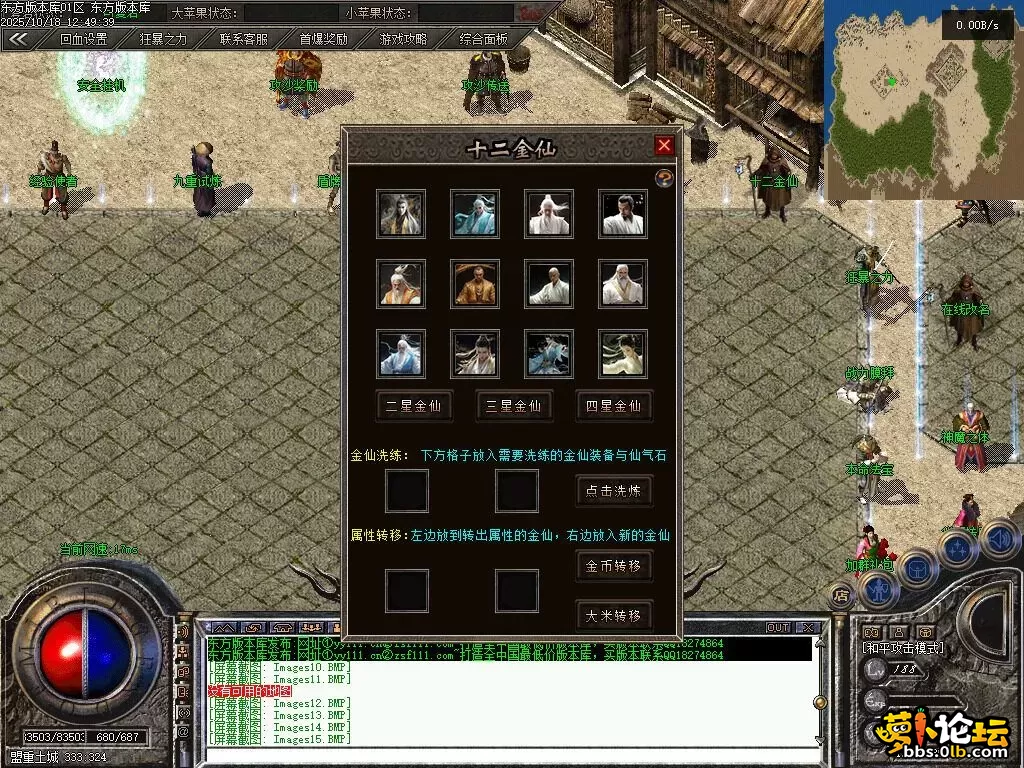Open the 四星金仙 option
The image size is (1024, 768).
click(614, 405)
